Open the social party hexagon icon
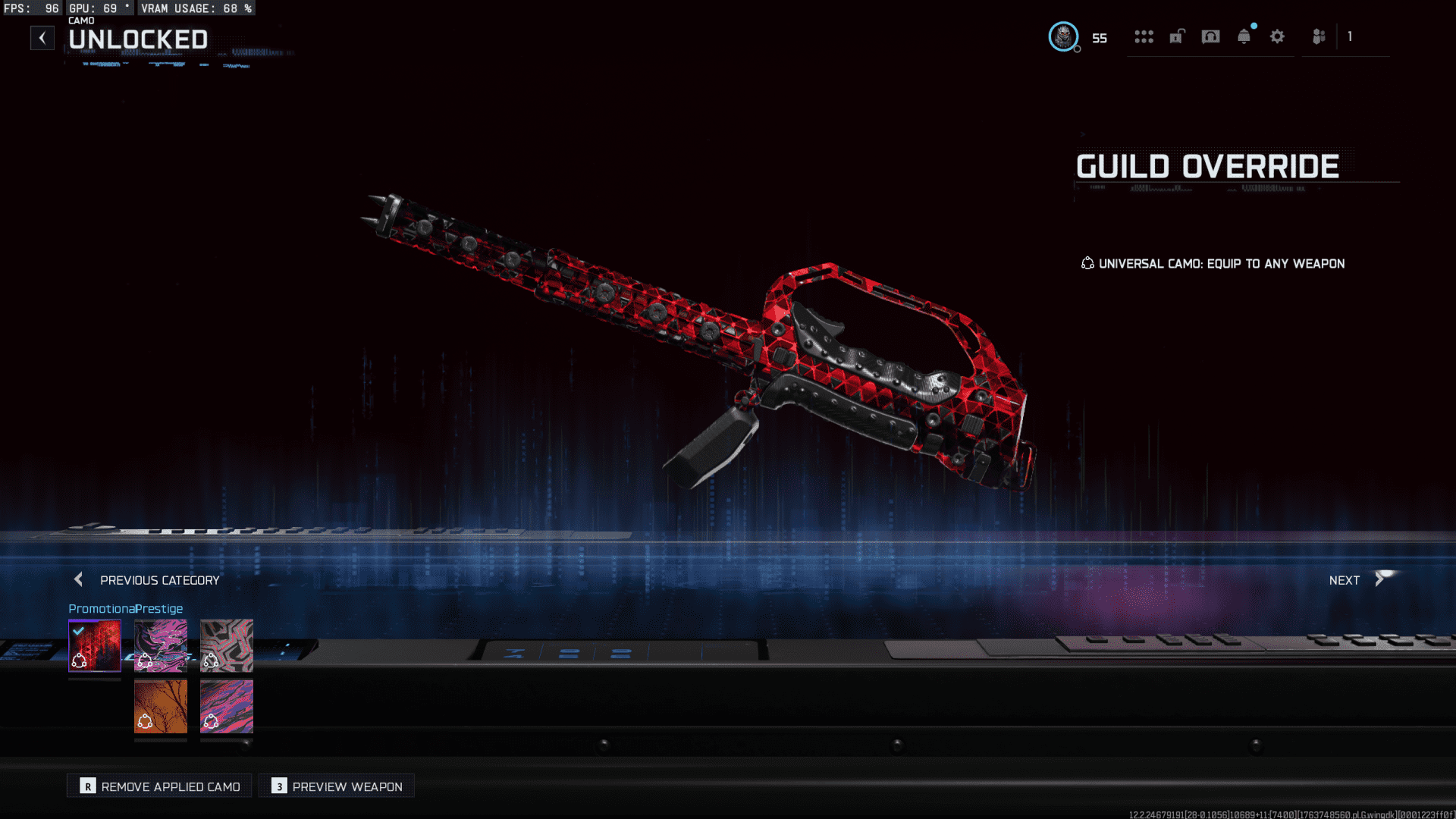Screen dimensions: 1456x819 pyautogui.click(x=1318, y=36)
